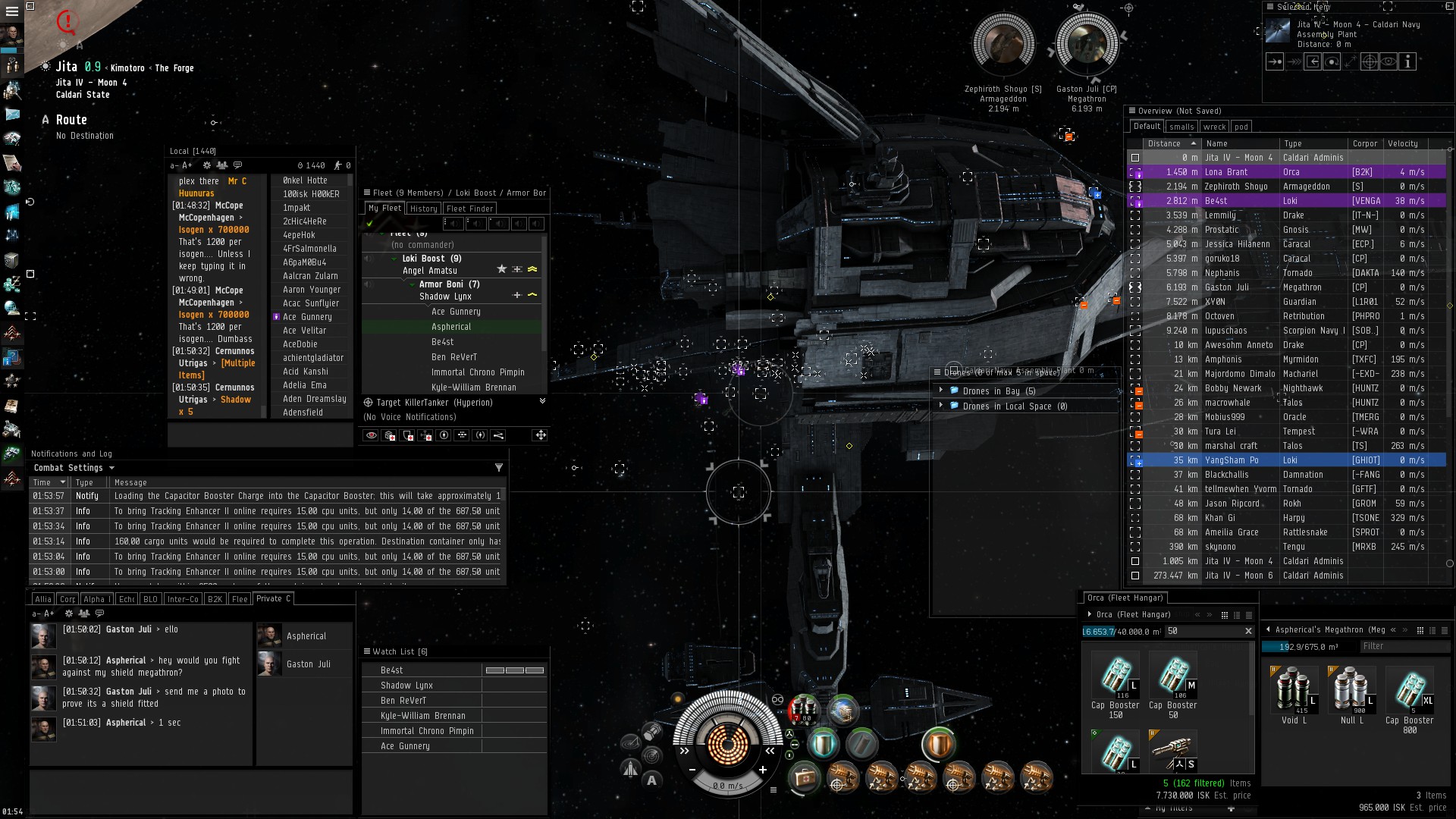Expand Drones in Local Space group

point(941,406)
